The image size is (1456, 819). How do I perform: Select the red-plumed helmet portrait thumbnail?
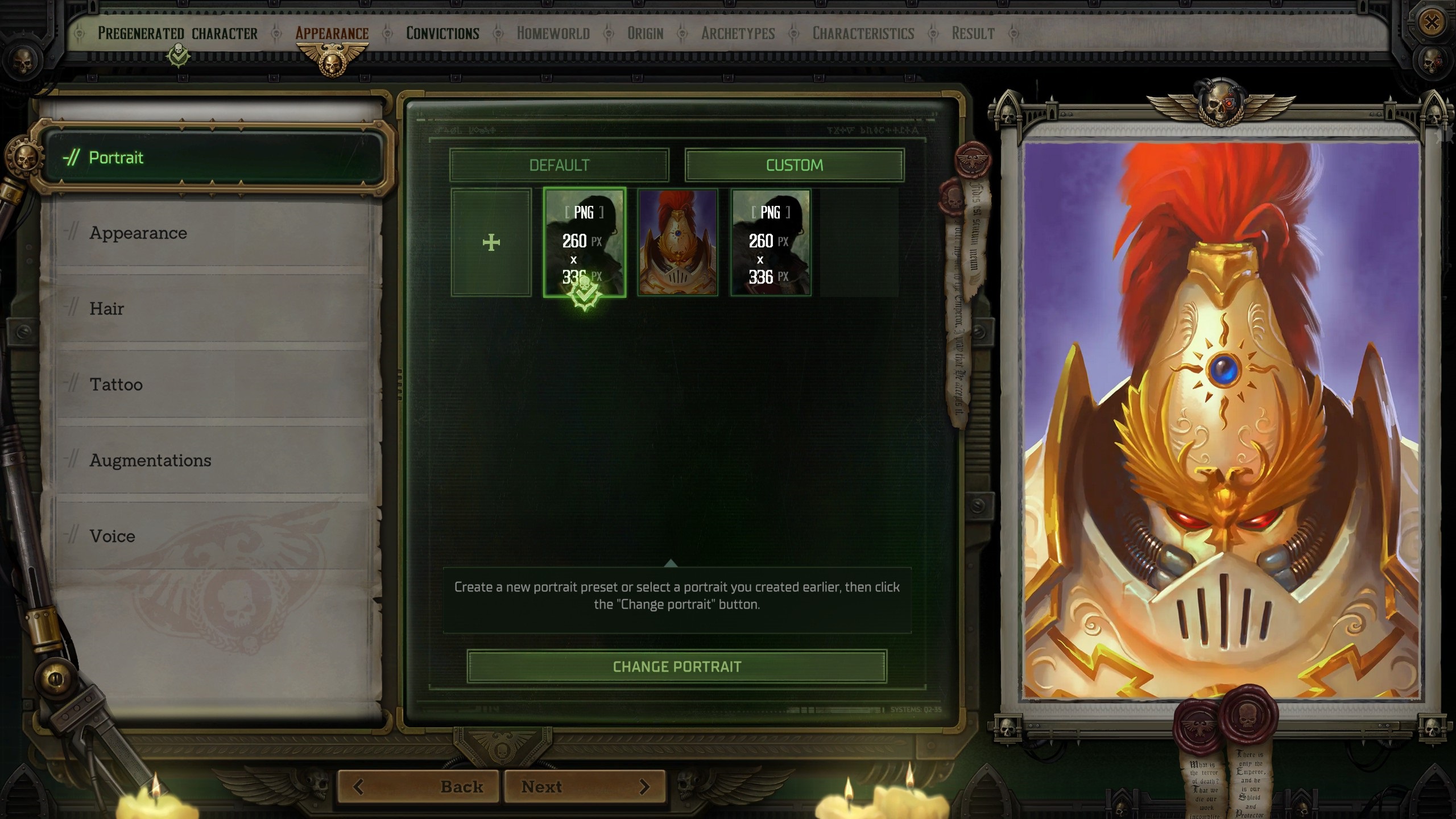pos(677,242)
